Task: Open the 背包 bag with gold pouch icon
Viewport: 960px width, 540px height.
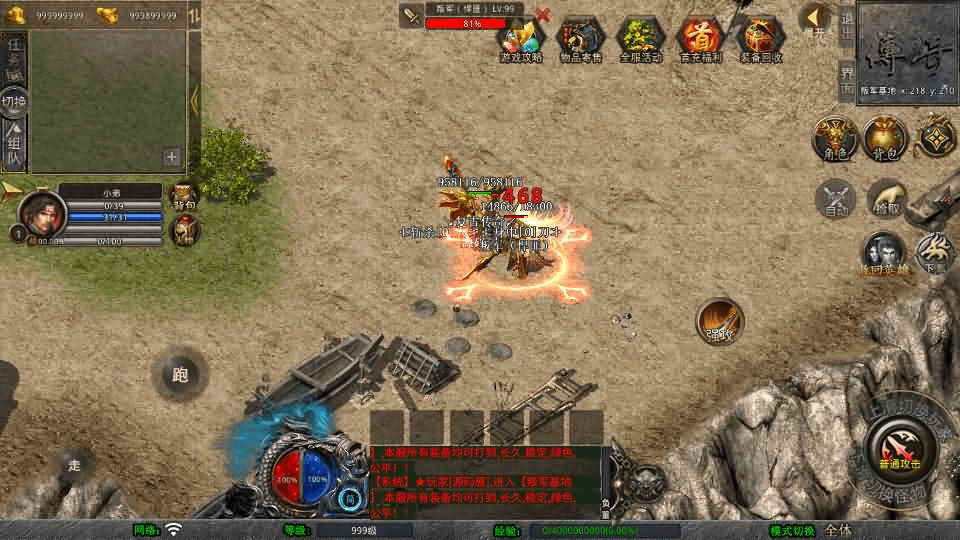Action: 885,139
